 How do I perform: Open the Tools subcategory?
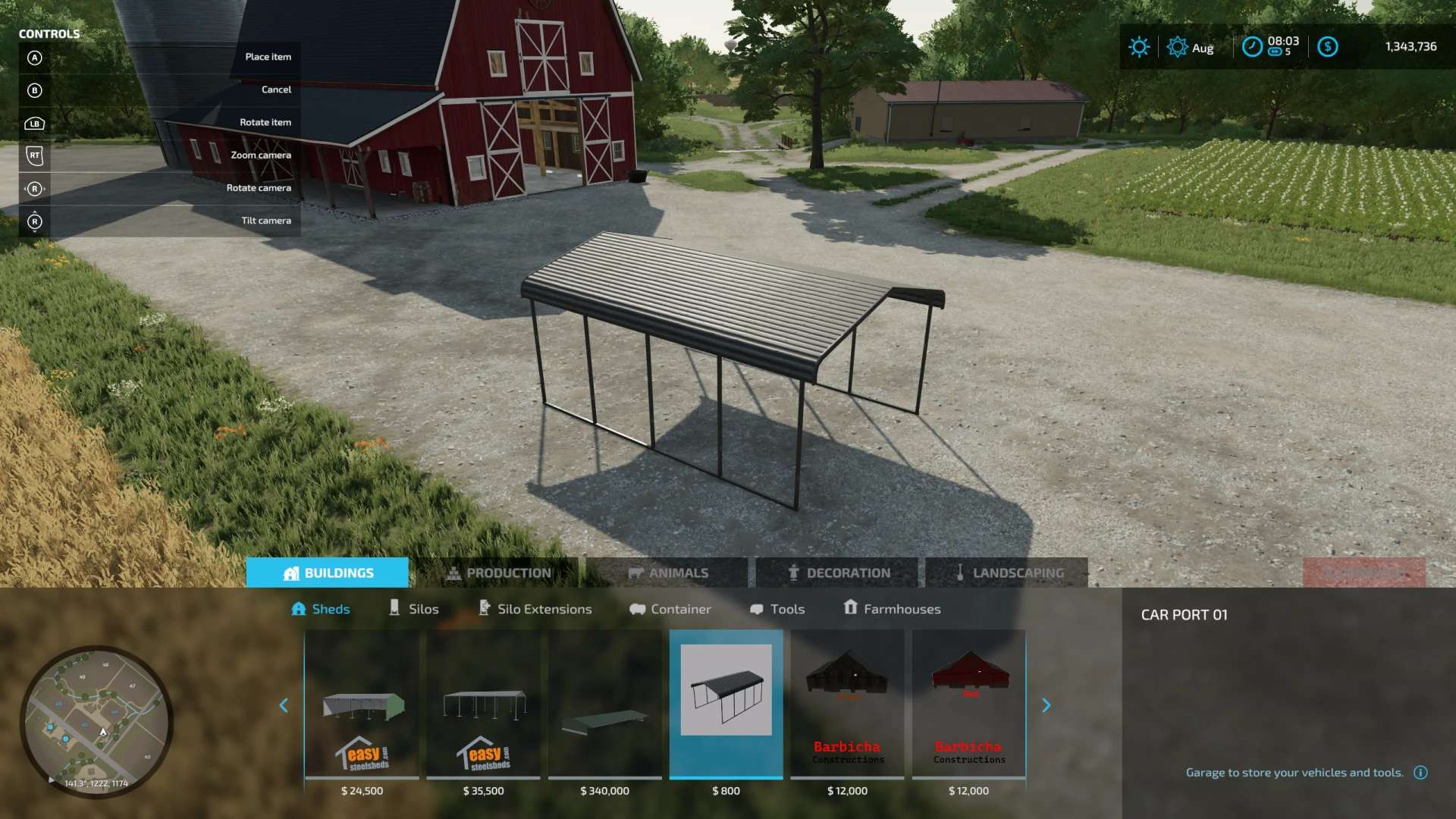[x=777, y=609]
